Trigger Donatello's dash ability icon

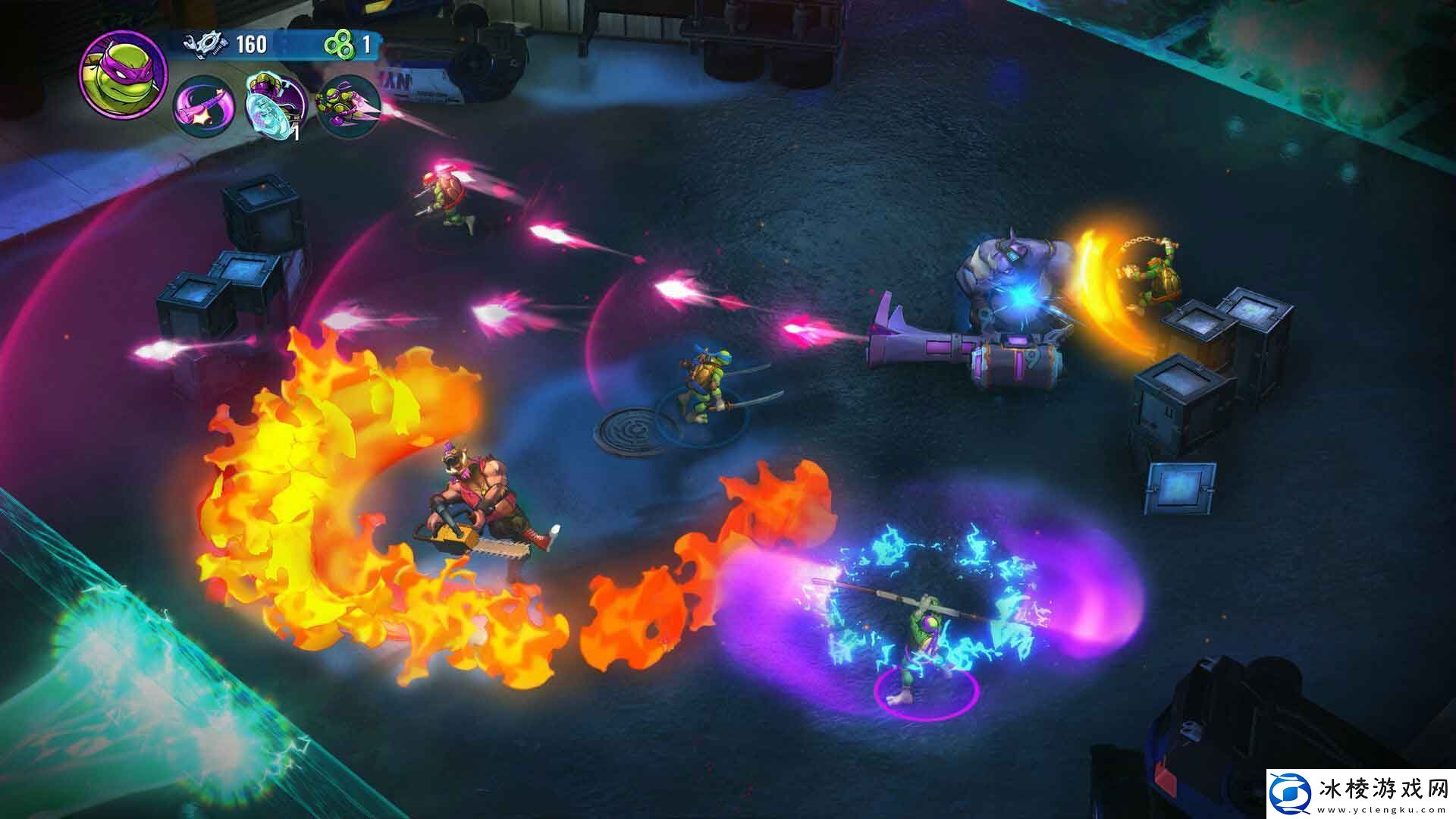pos(347,106)
